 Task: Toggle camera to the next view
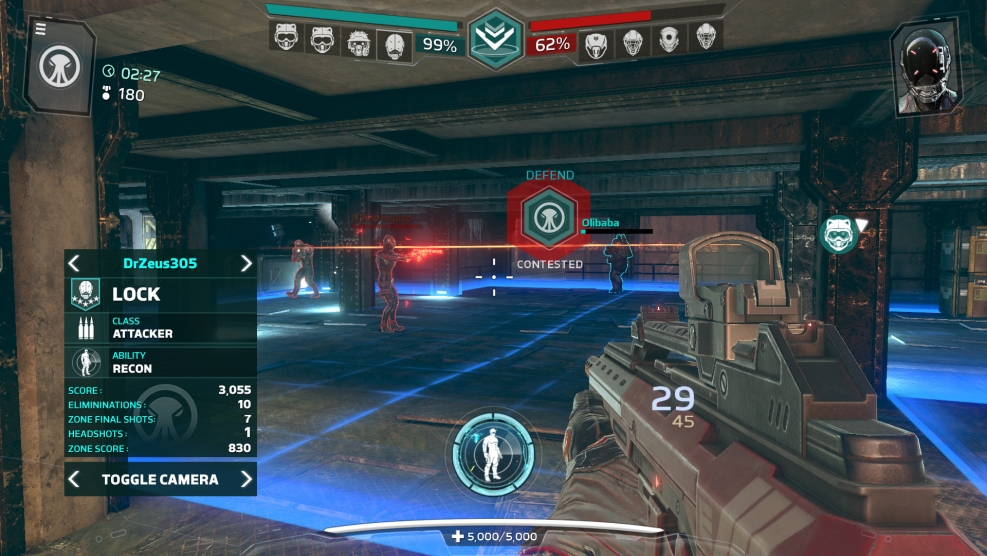246,480
